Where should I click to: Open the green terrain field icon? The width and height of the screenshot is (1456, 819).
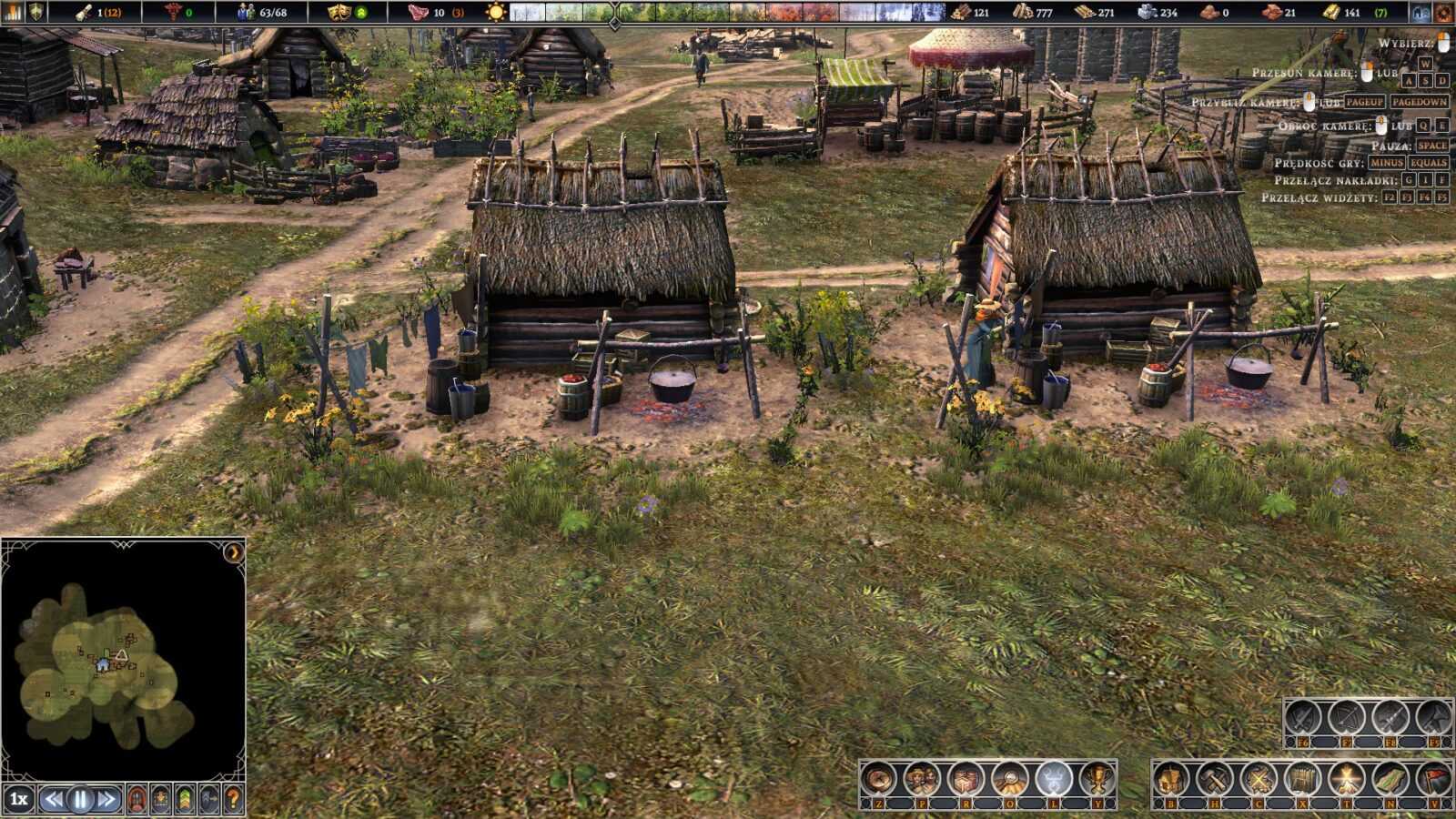(x=1390, y=780)
